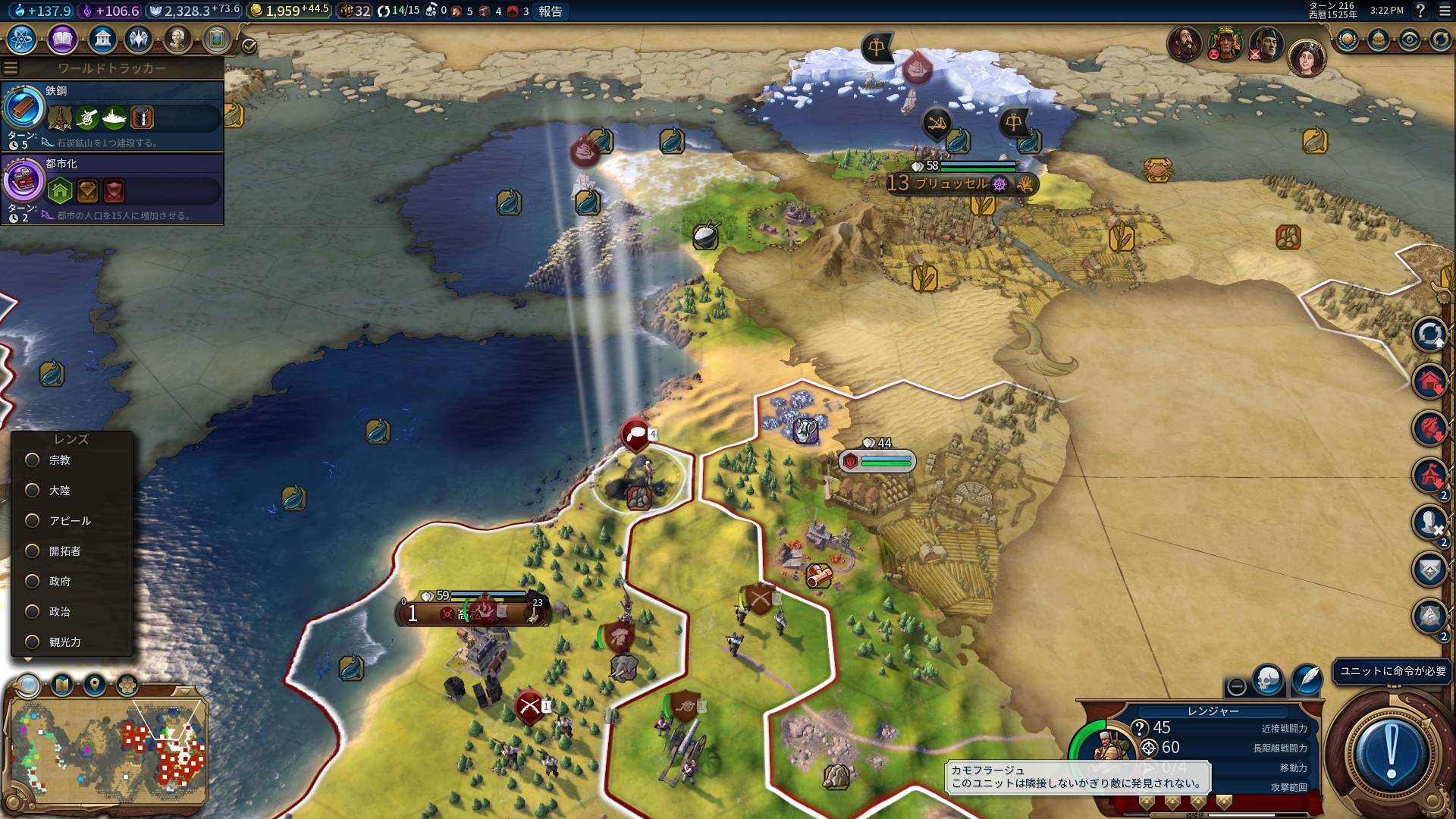This screenshot has height=819, width=1456.
Task: Open the world rankings globe icon
Action: point(1348,39)
